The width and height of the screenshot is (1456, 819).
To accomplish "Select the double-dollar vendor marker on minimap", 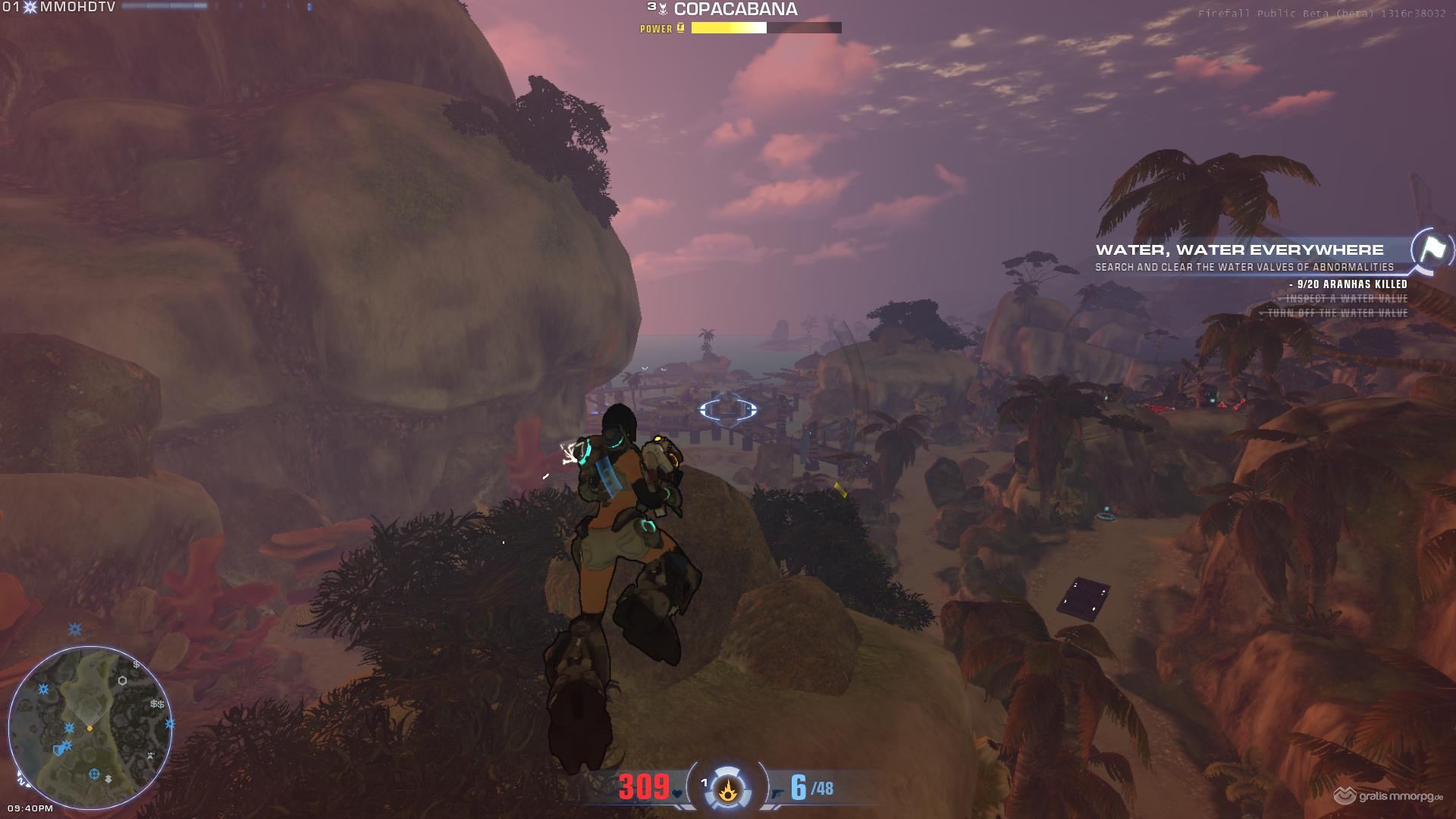I will tap(157, 704).
